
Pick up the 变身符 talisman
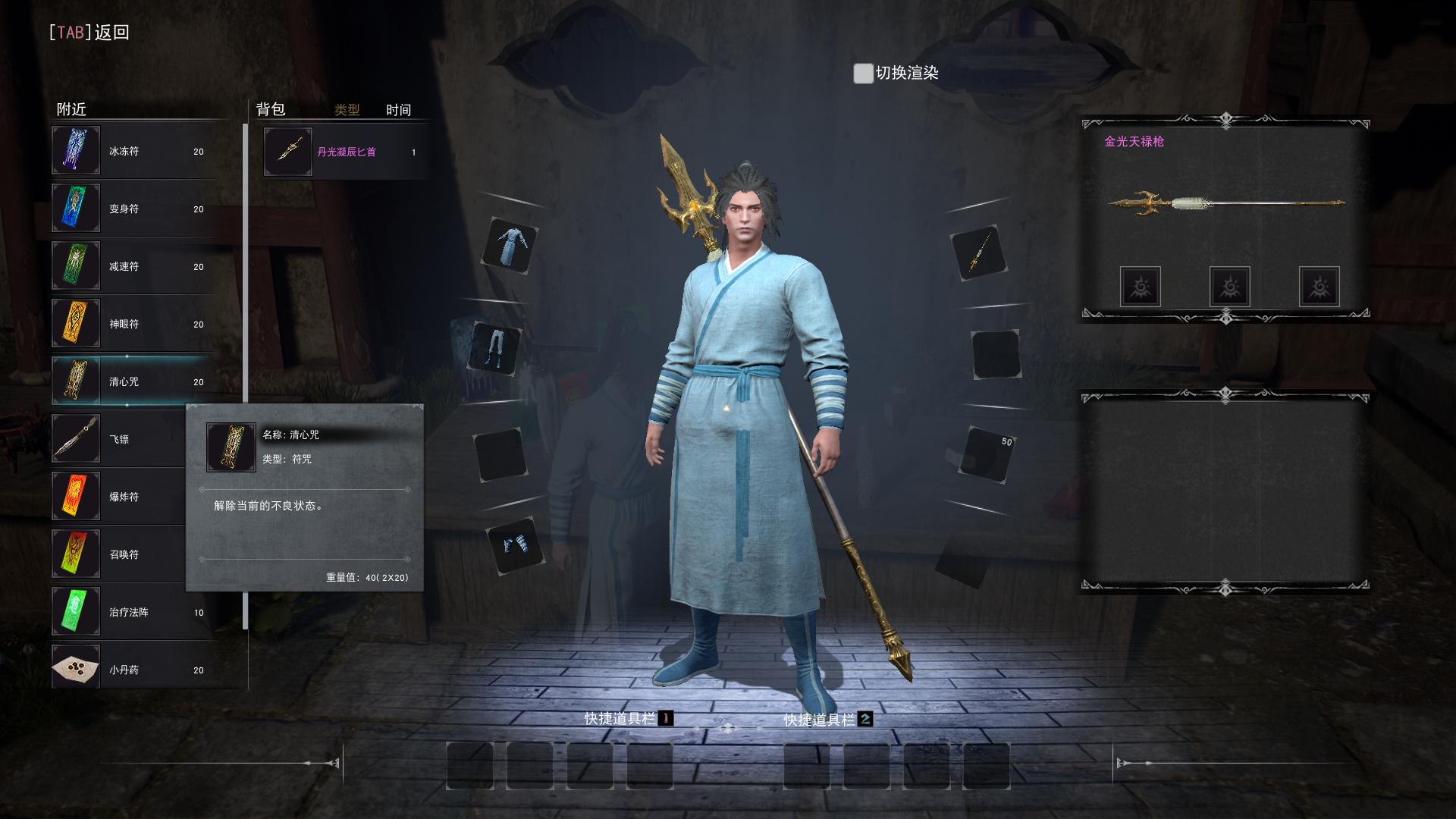[133, 209]
